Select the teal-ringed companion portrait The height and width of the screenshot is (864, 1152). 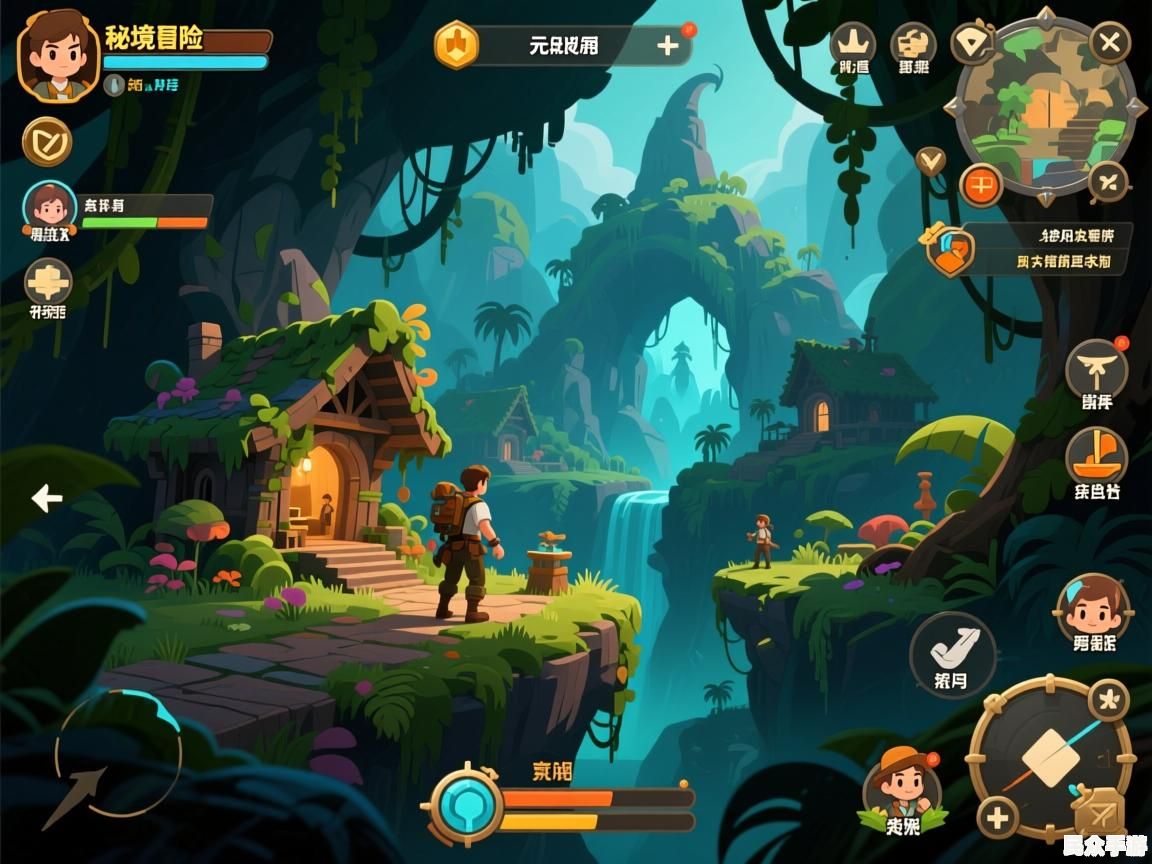tap(49, 208)
